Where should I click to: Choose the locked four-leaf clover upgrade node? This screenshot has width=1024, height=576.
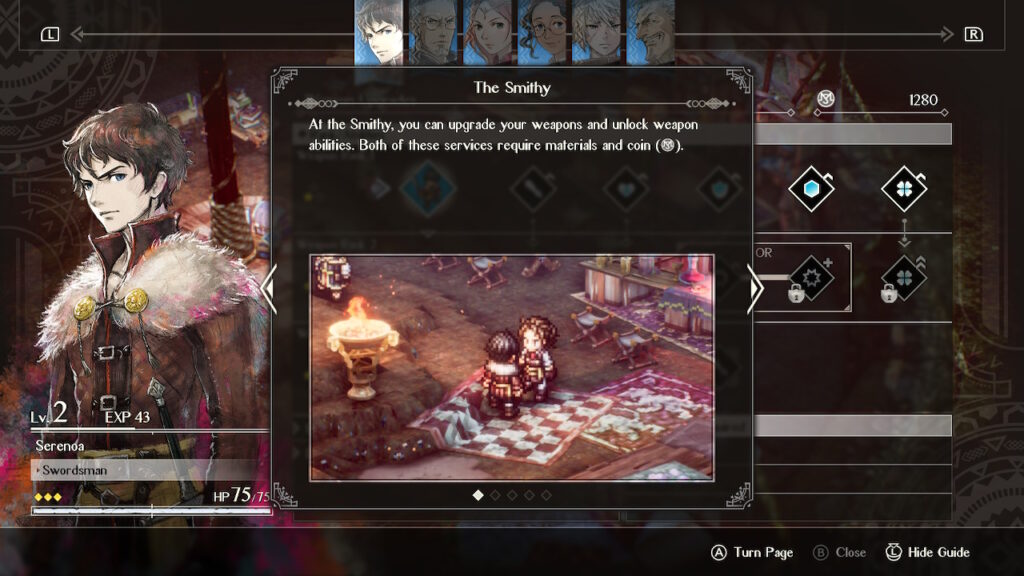pos(903,277)
